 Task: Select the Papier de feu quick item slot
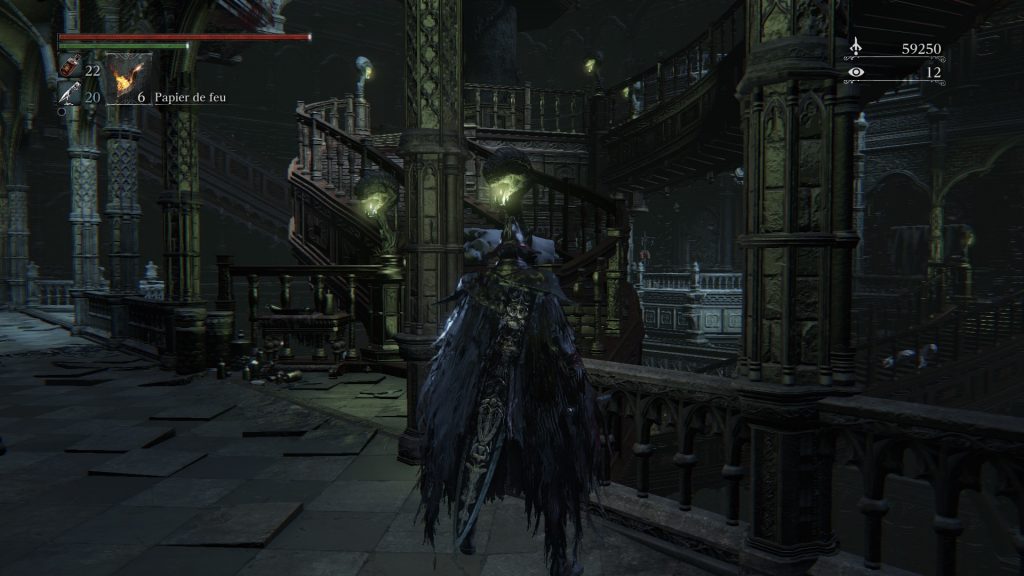129,78
